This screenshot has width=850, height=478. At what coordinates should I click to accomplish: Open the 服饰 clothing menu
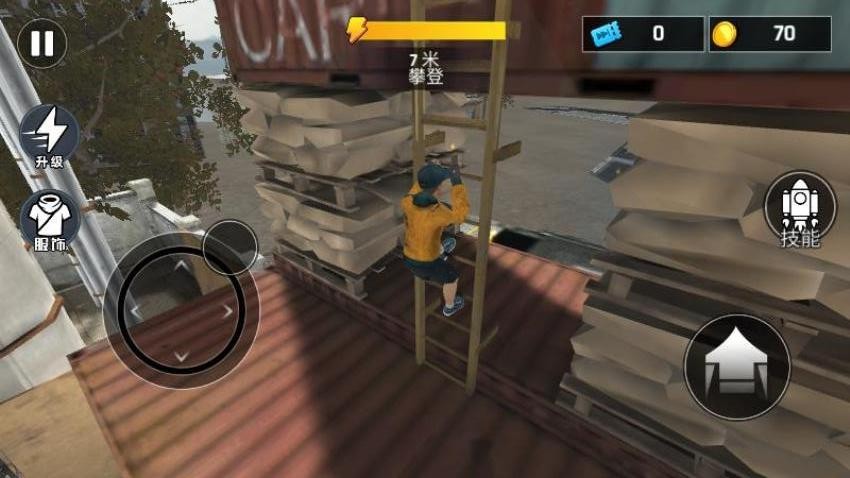click(x=49, y=220)
